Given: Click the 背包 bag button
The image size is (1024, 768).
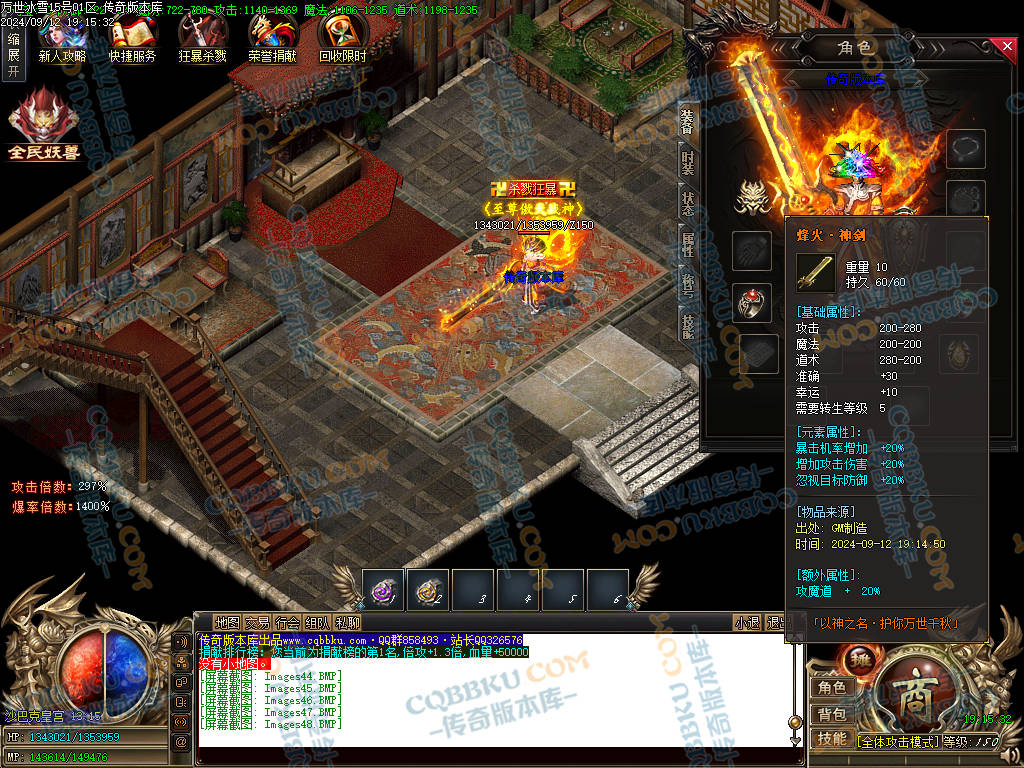Looking at the screenshot, I should 832,713.
